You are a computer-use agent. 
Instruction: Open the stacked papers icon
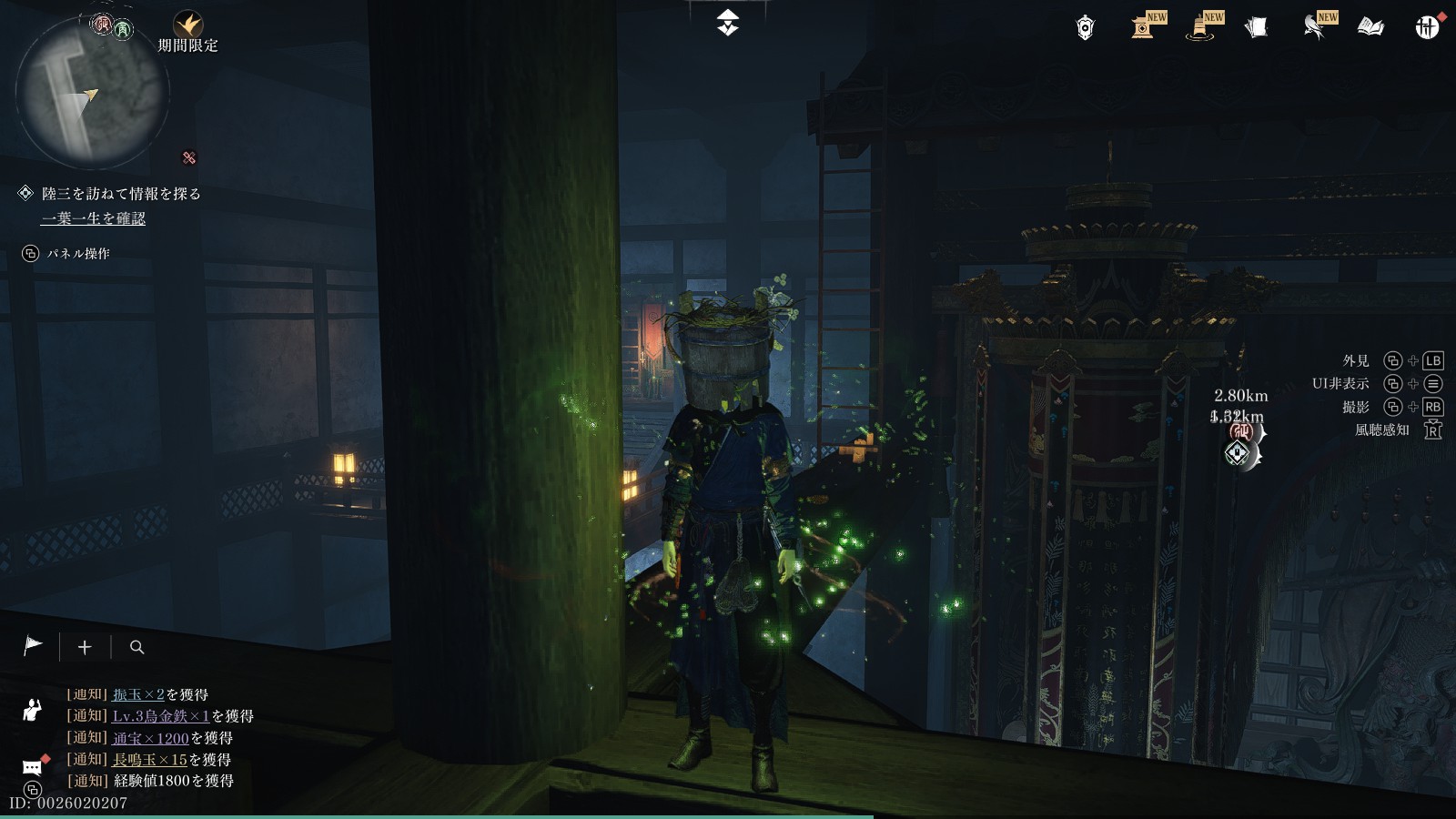(x=1256, y=28)
